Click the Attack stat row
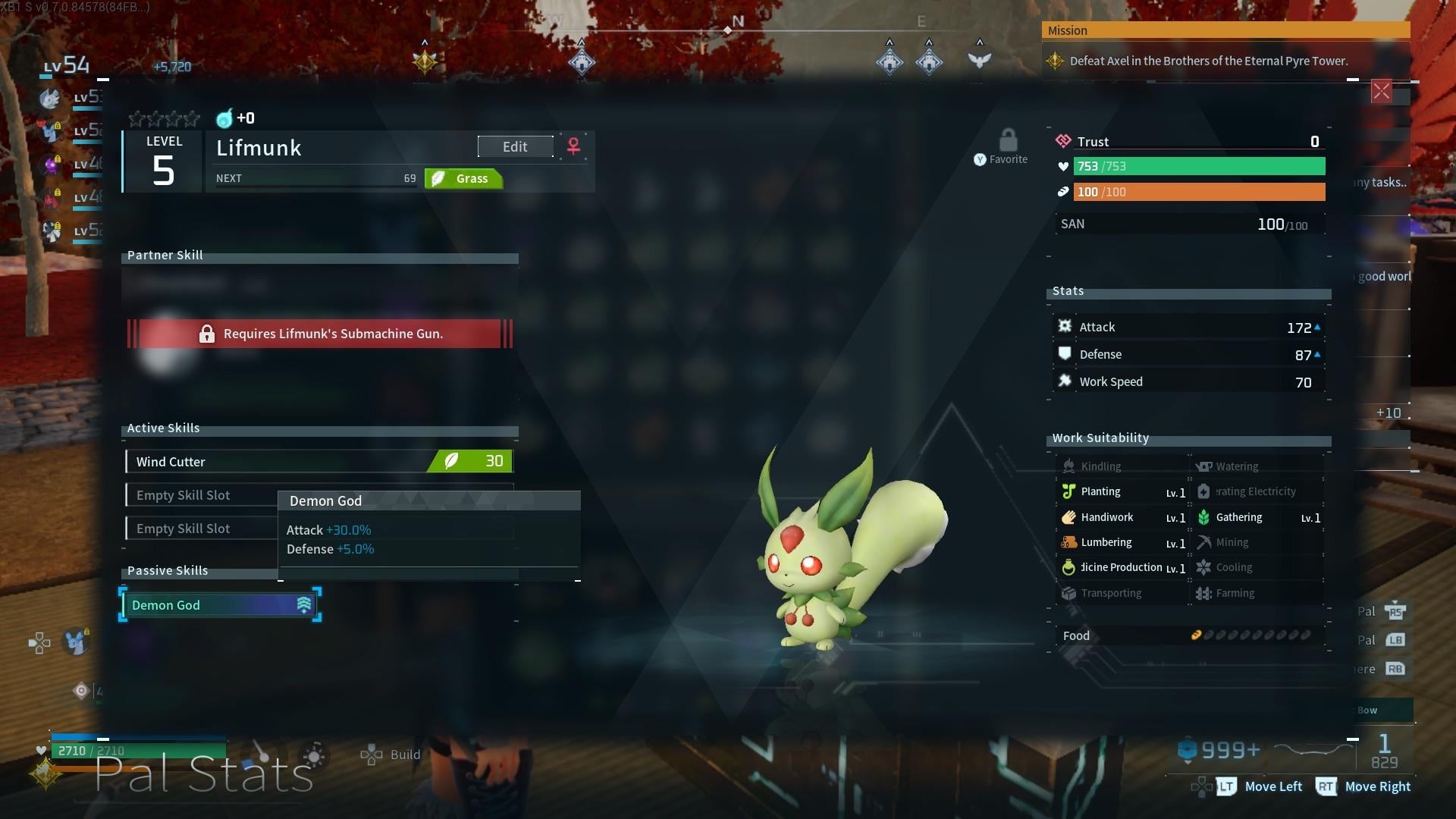 pyautogui.click(x=1188, y=328)
